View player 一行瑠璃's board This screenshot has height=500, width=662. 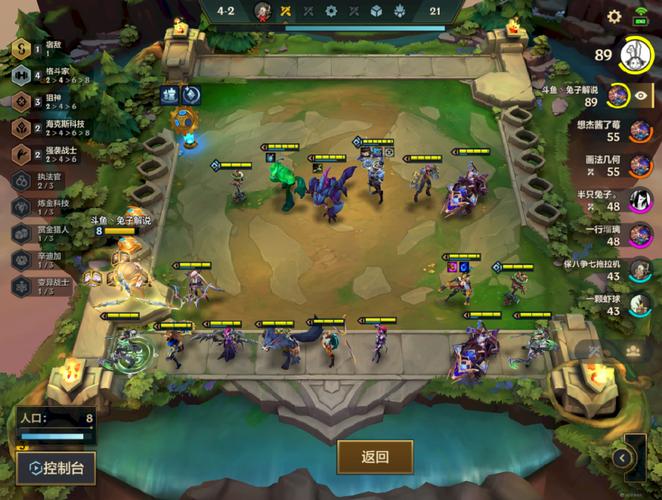click(x=615, y=235)
